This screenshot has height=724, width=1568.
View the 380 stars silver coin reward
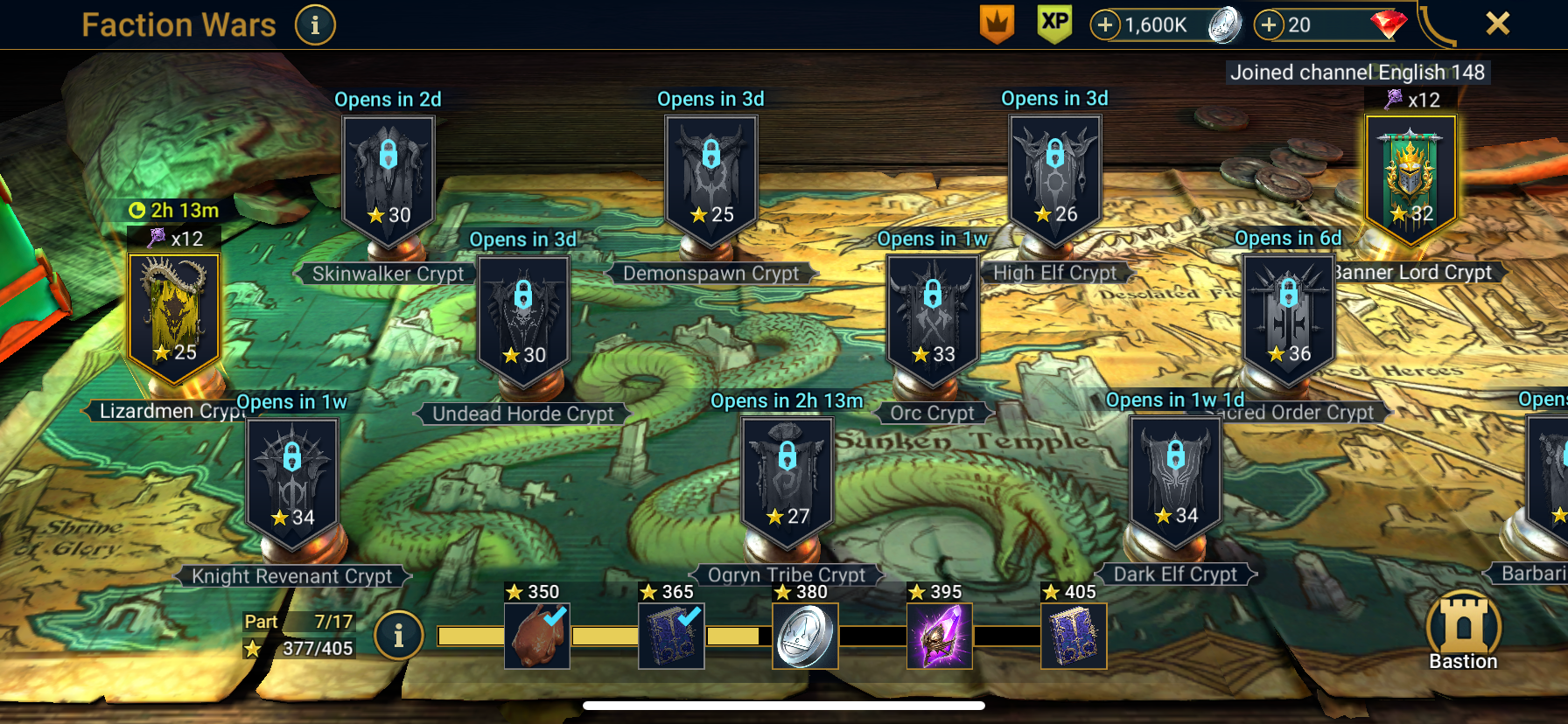click(x=805, y=636)
